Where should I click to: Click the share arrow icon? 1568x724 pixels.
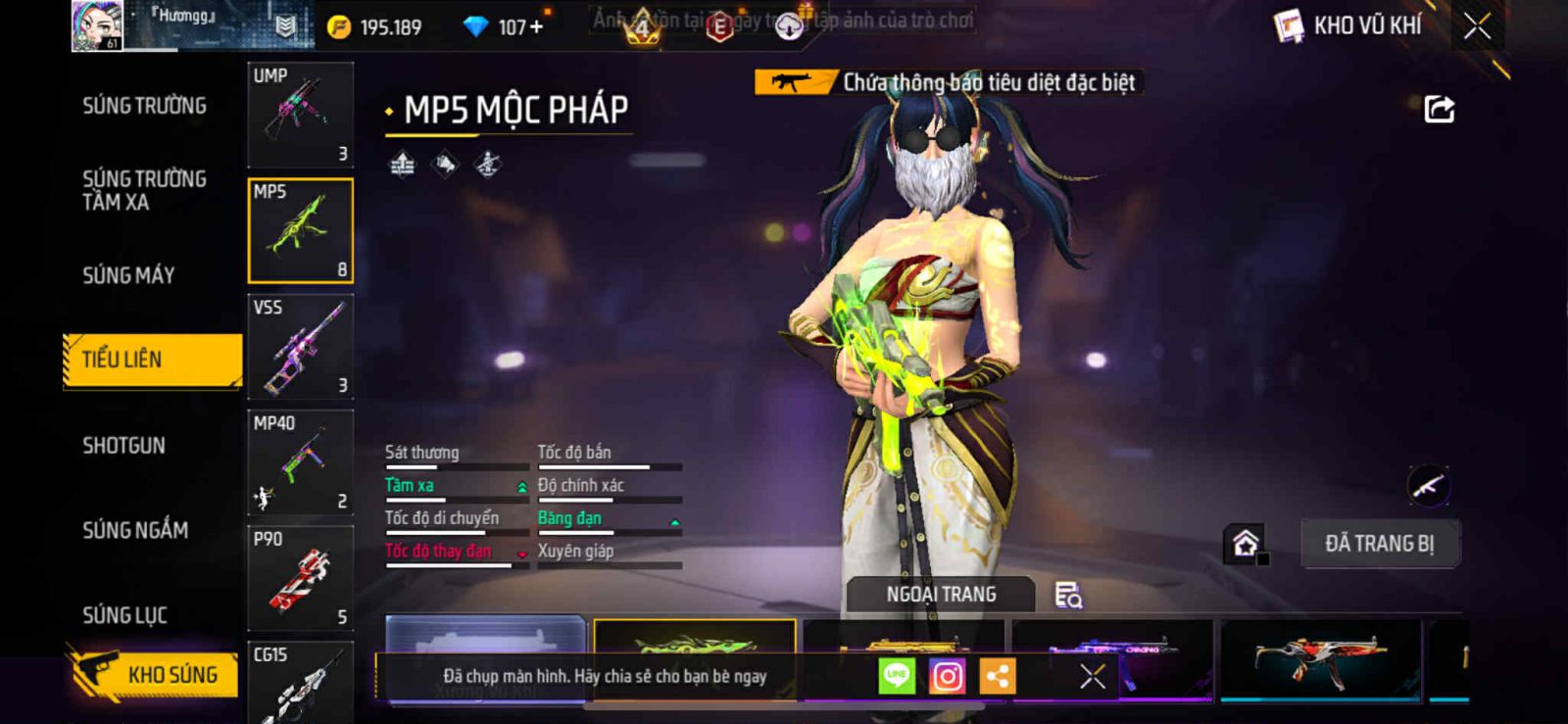click(1439, 109)
